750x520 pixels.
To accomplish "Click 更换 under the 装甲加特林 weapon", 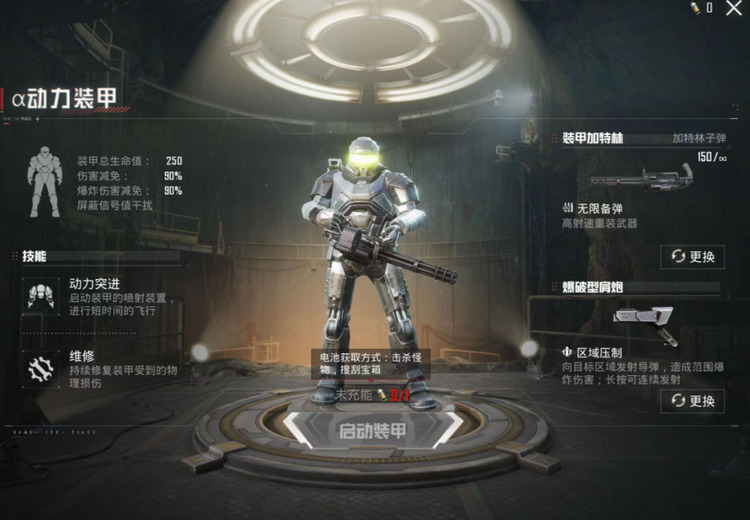I will pos(693,257).
